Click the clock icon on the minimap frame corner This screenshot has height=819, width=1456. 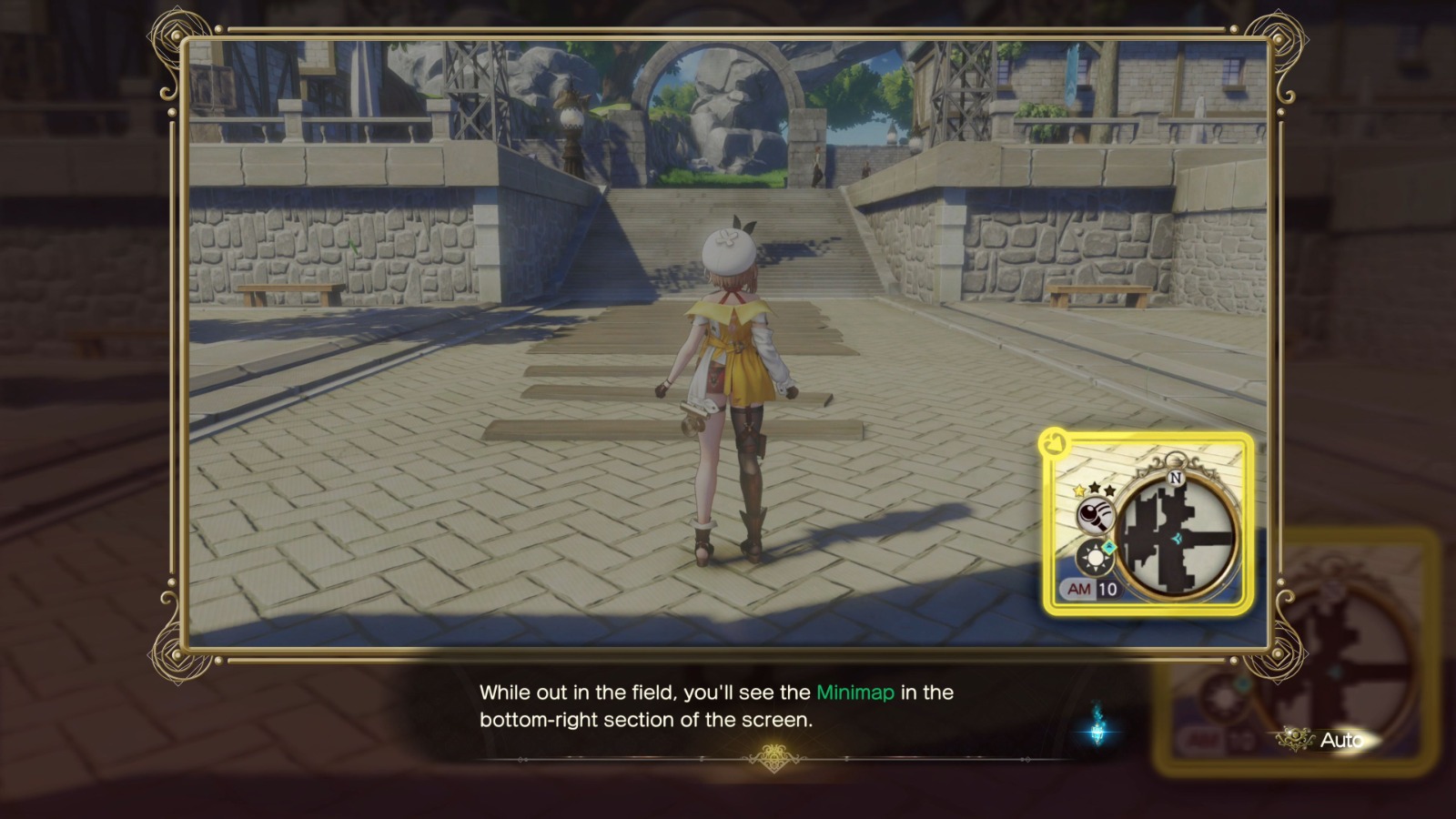click(x=1053, y=443)
